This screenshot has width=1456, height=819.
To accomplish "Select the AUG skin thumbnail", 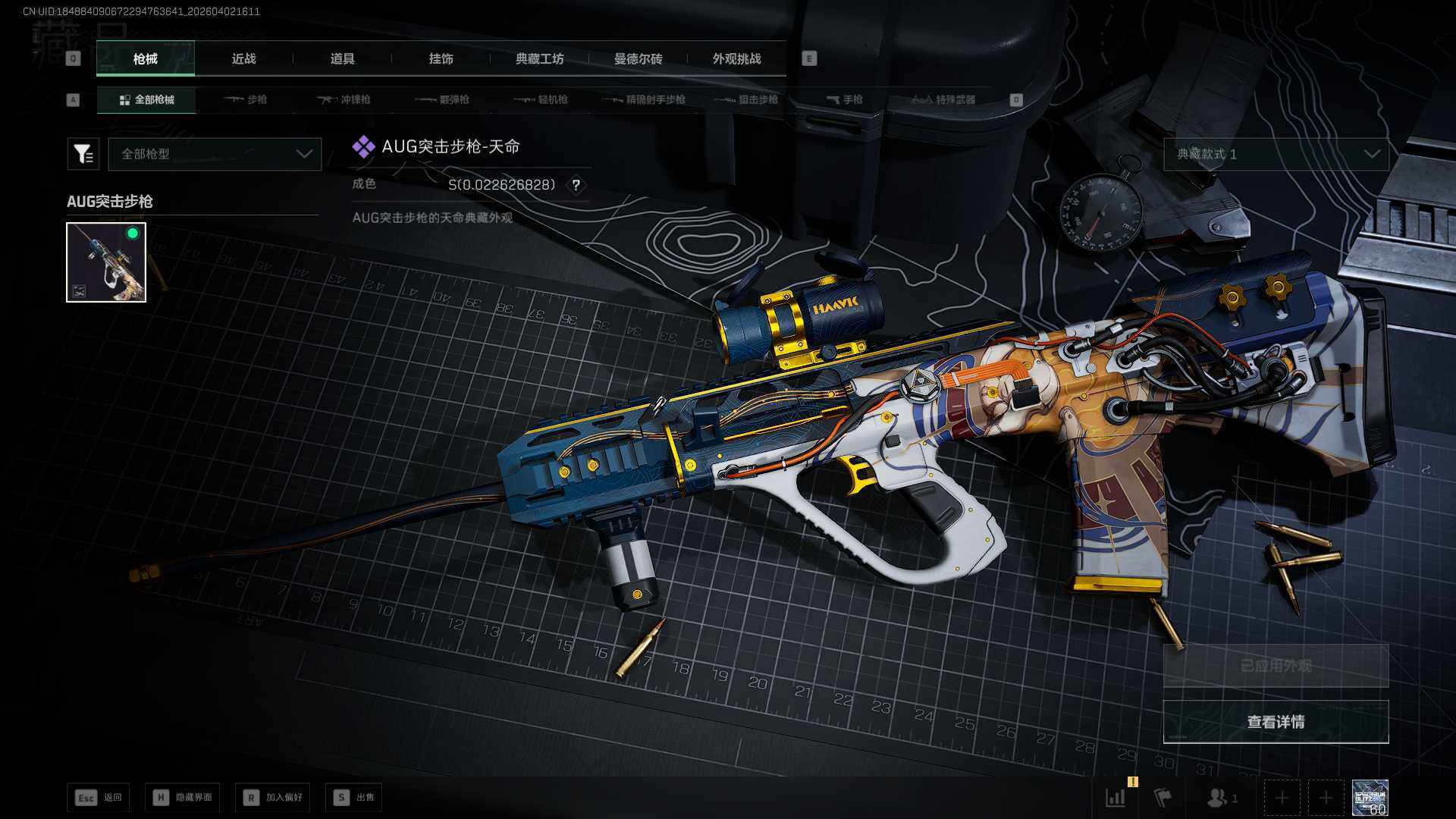I will click(x=106, y=262).
